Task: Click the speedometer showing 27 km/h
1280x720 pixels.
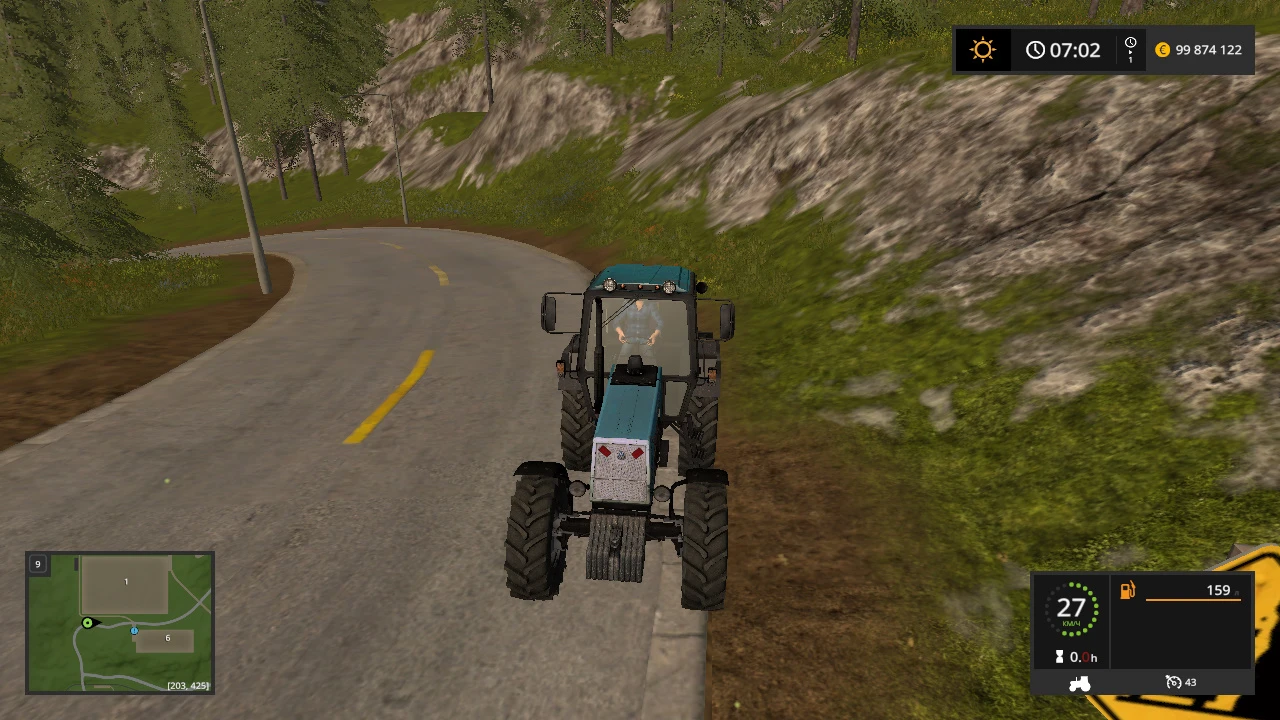Action: tap(1072, 608)
